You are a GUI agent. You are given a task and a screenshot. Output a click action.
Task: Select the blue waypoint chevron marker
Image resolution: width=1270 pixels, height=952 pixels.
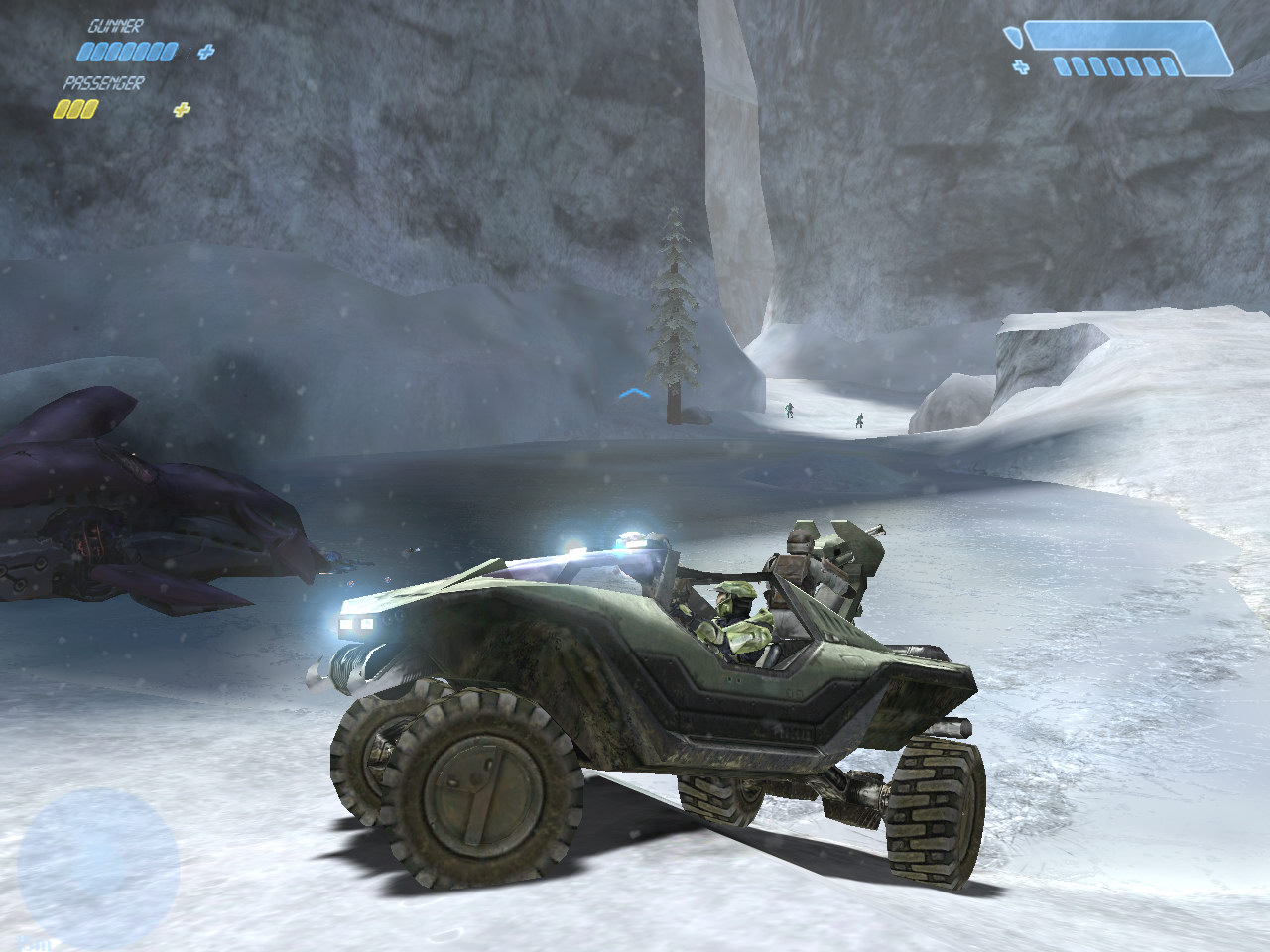tap(633, 395)
